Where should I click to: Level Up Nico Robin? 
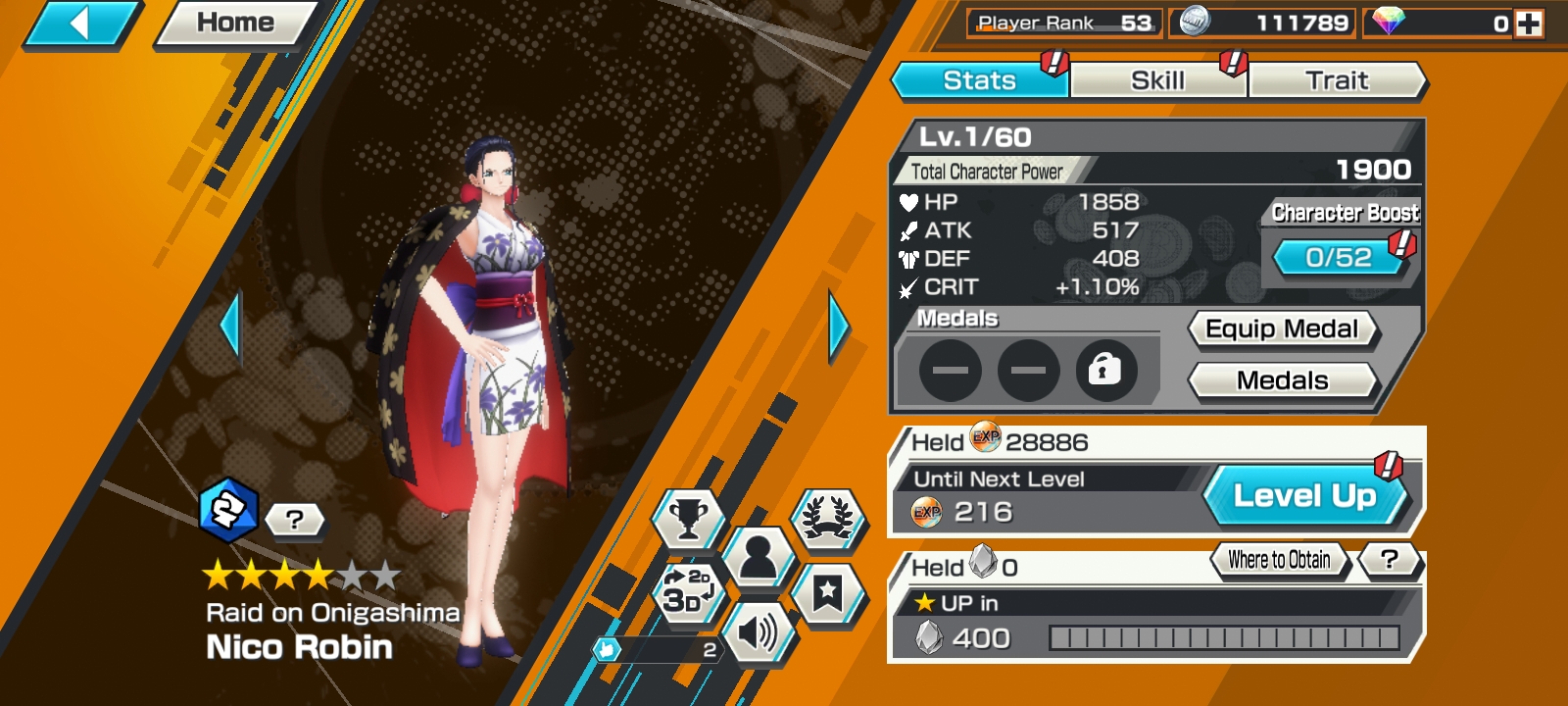(1304, 495)
